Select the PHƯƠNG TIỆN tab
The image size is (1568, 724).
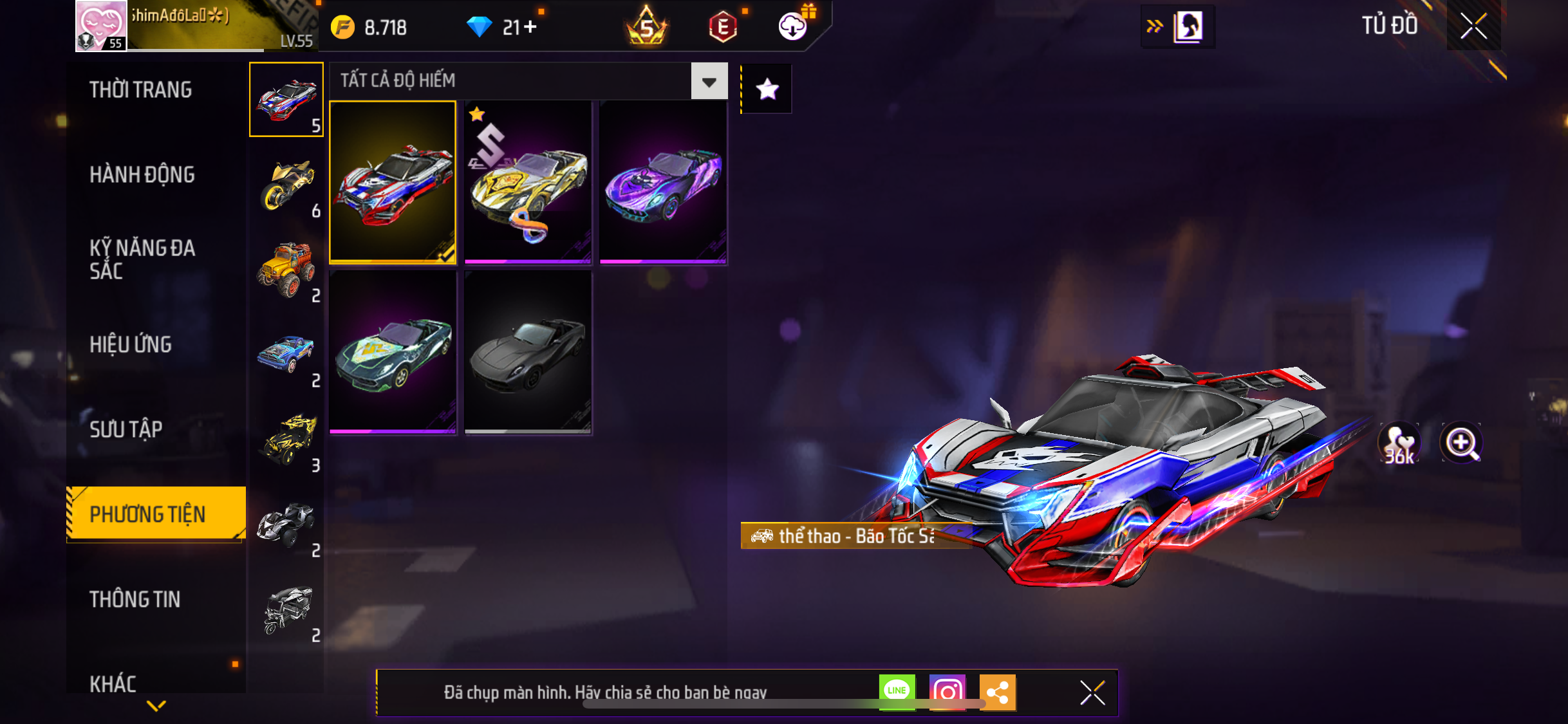148,514
